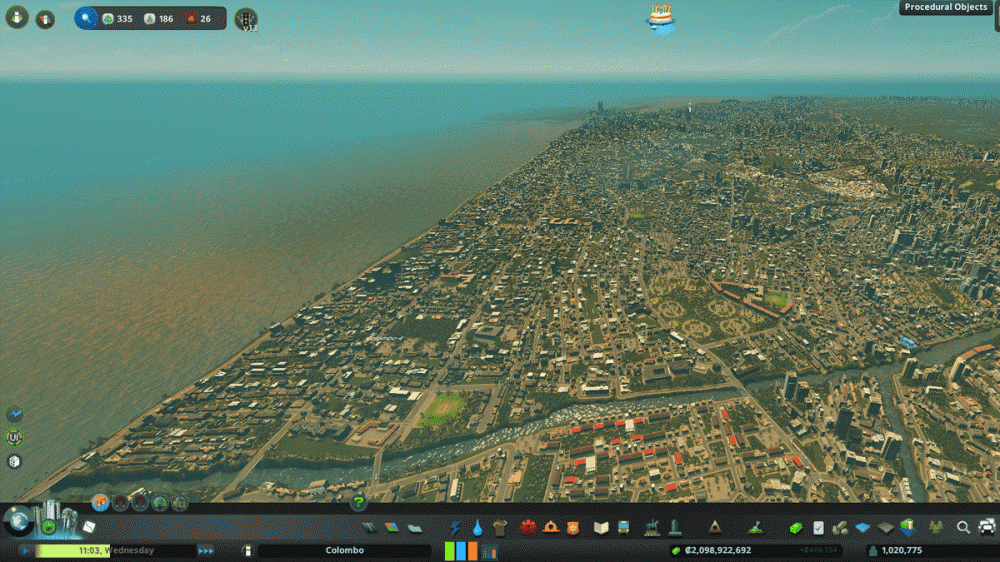
Task: Click the green question mark help button
Action: [358, 502]
